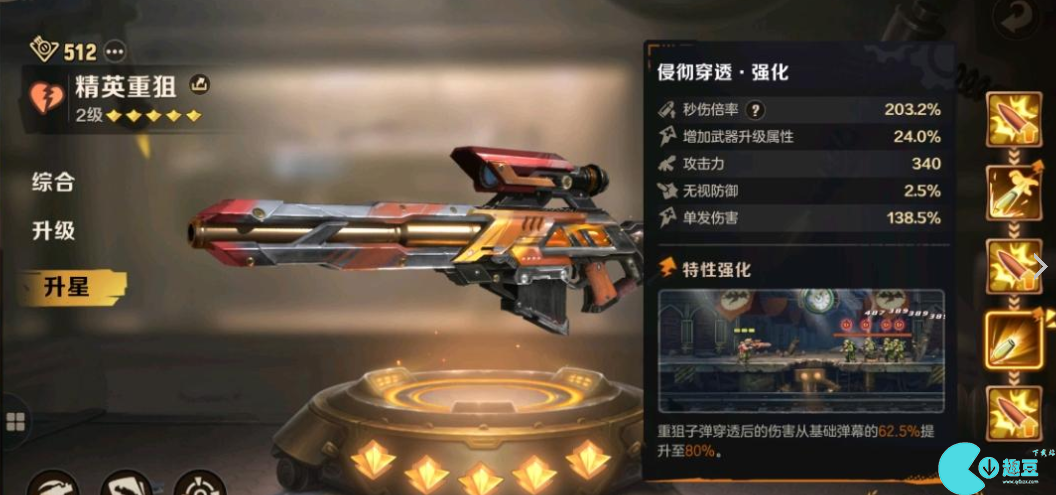Click the broken heart weapon icon
Screen dimensions: 1056x495
(46, 98)
